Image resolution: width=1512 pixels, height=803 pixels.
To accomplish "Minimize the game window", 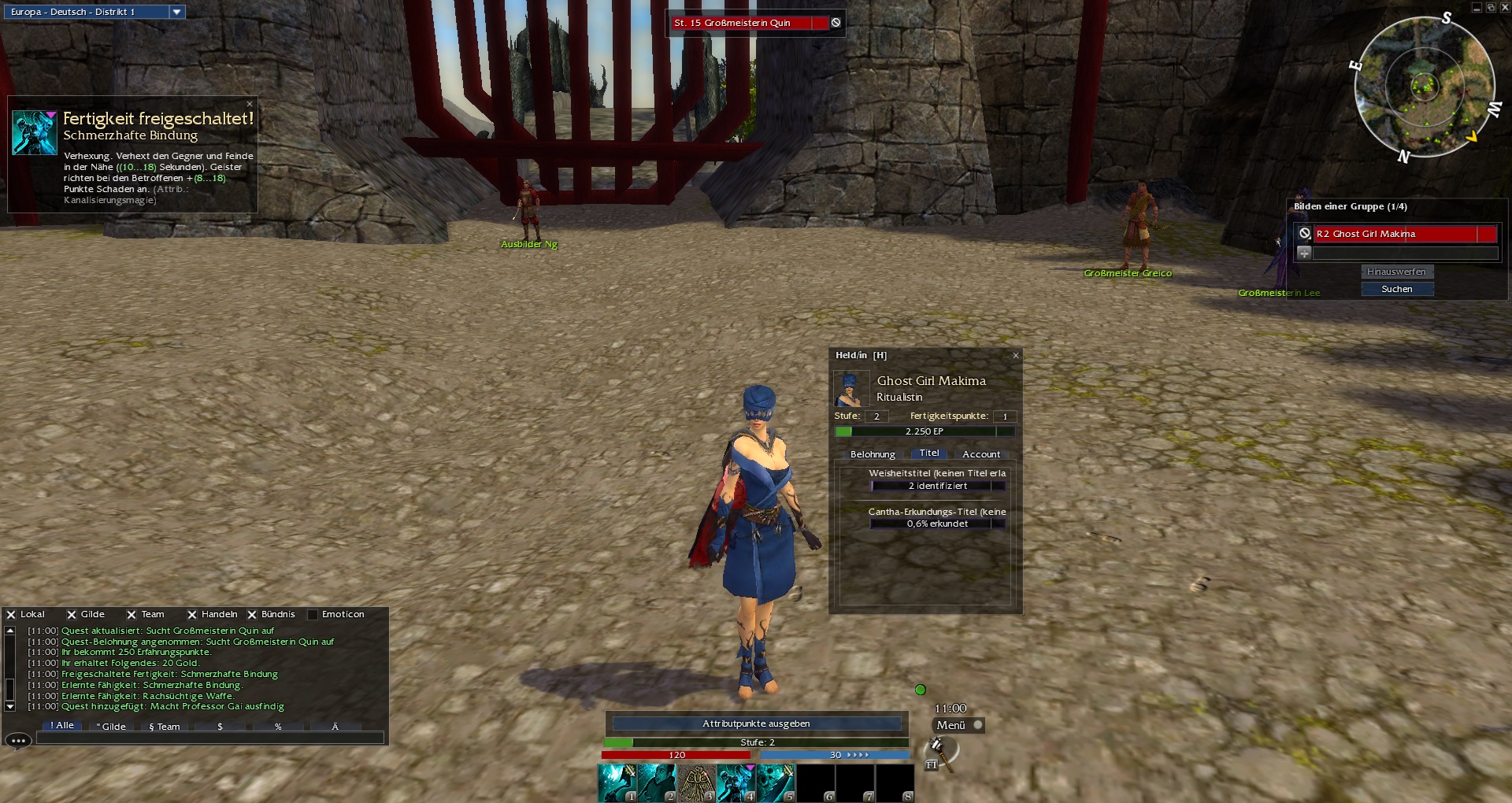I will click(1476, 7).
